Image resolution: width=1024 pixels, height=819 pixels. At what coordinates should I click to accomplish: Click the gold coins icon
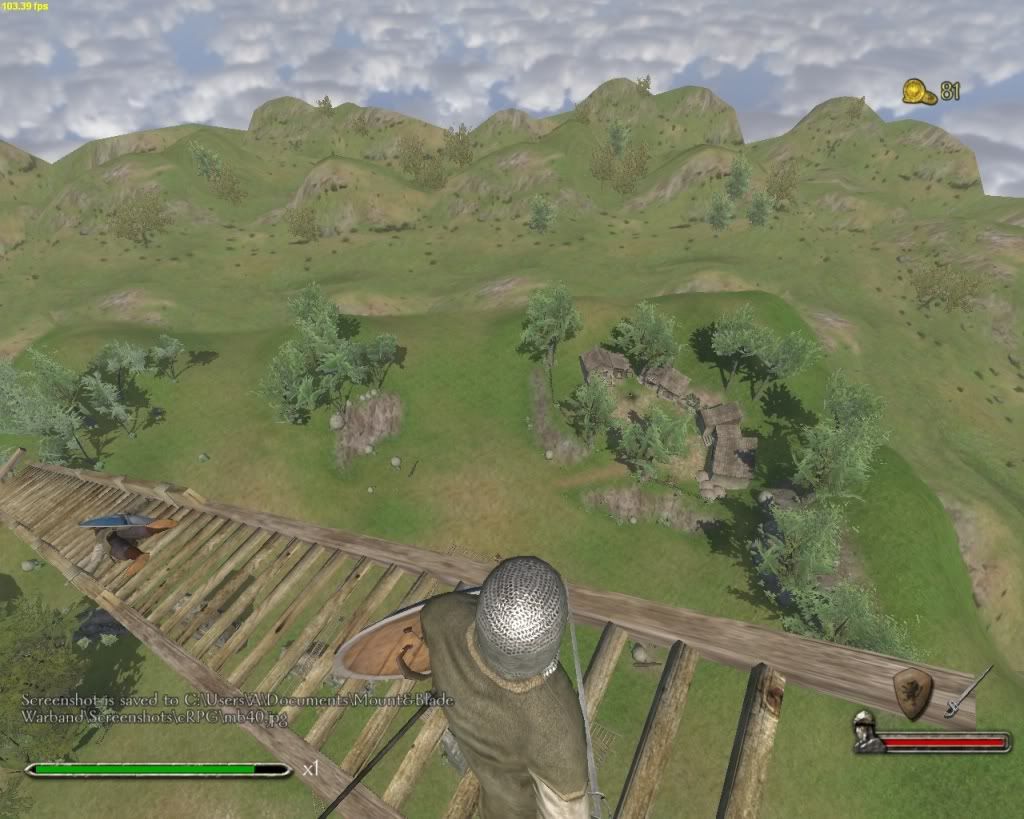coord(919,92)
